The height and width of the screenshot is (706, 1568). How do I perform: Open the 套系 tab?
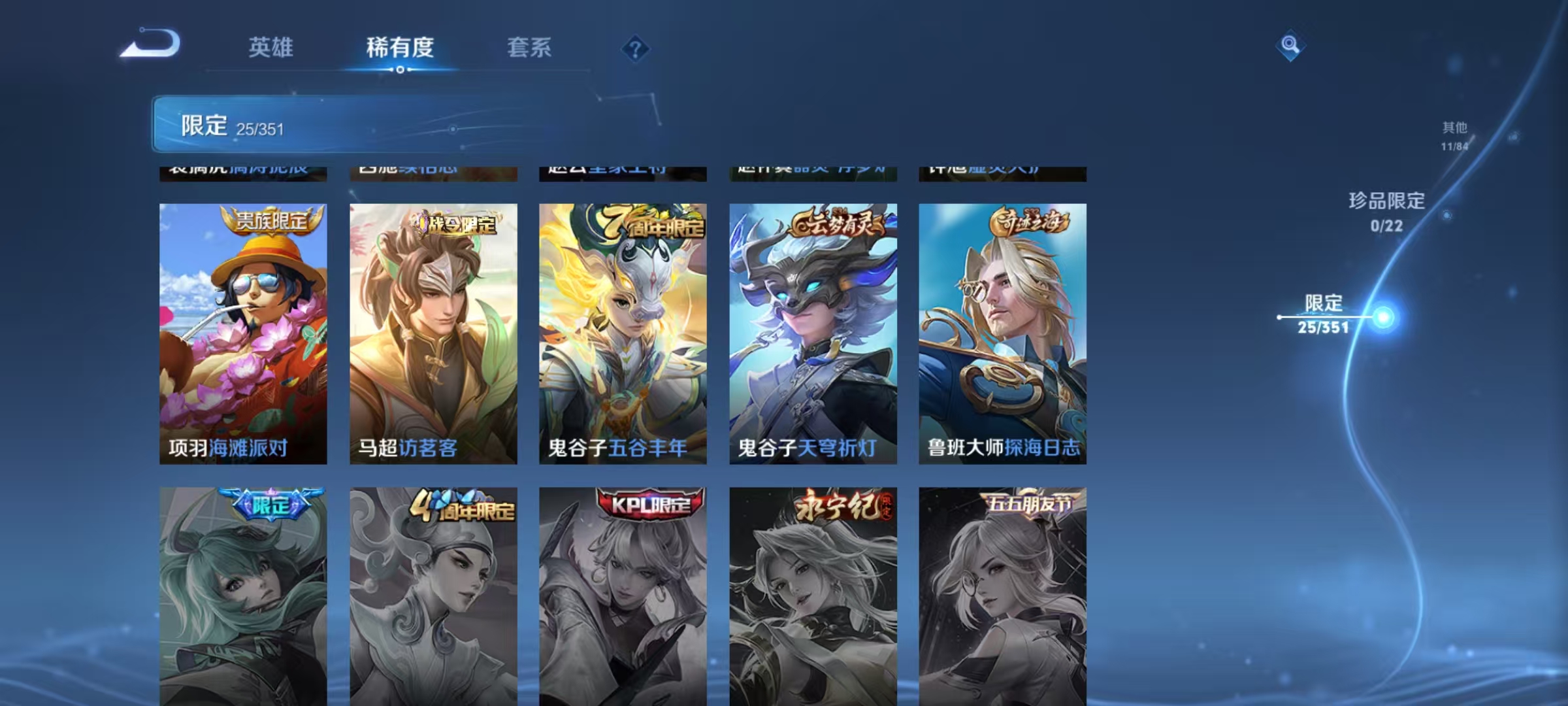point(530,48)
